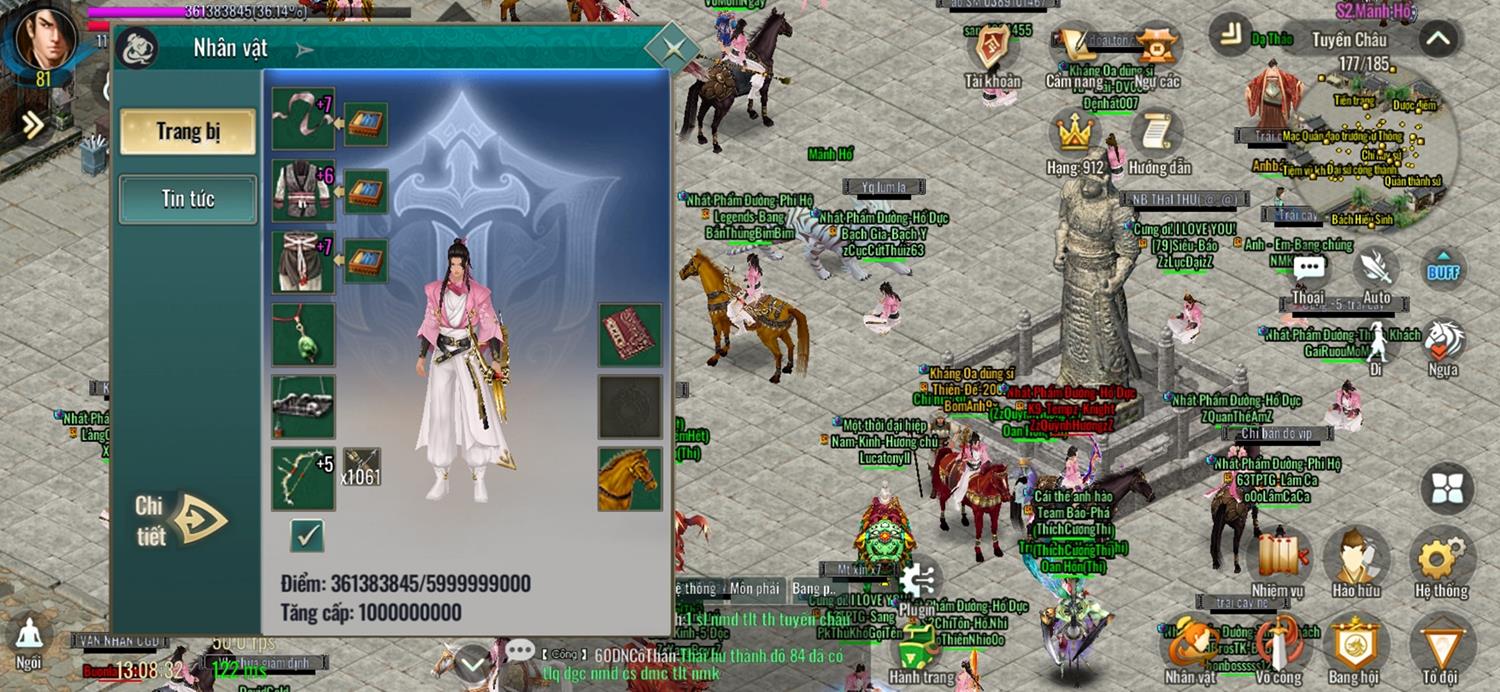This screenshot has width=1500, height=692.
Task: Switch to the Trang bị tab
Action: (188, 132)
